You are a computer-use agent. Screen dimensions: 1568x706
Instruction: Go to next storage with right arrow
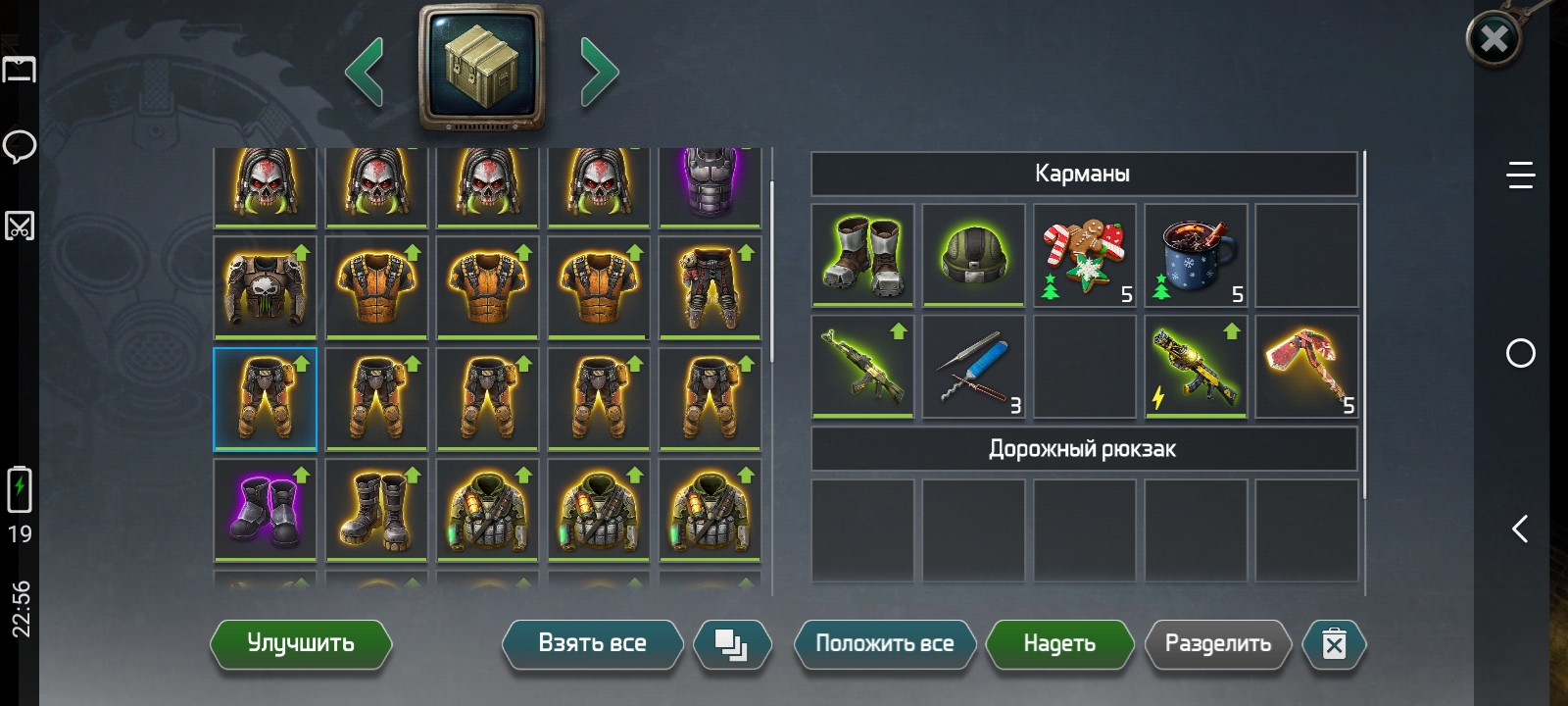(599, 72)
